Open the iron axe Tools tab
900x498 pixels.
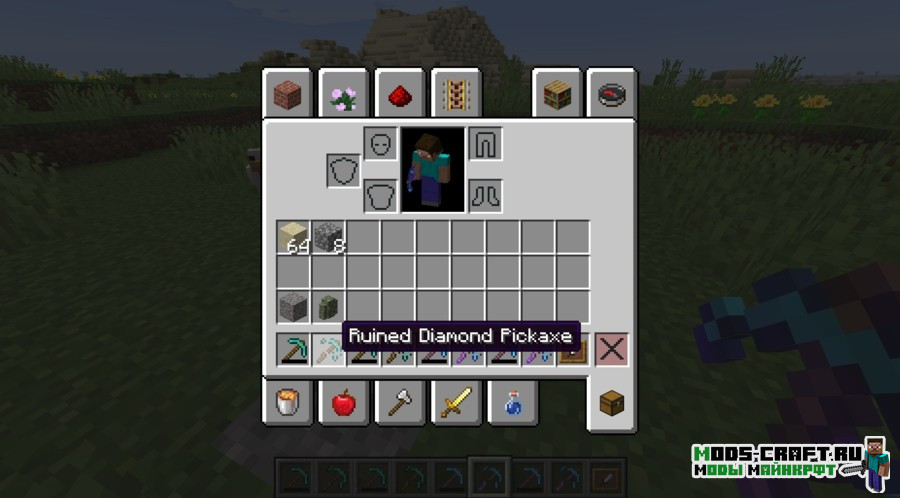click(398, 402)
